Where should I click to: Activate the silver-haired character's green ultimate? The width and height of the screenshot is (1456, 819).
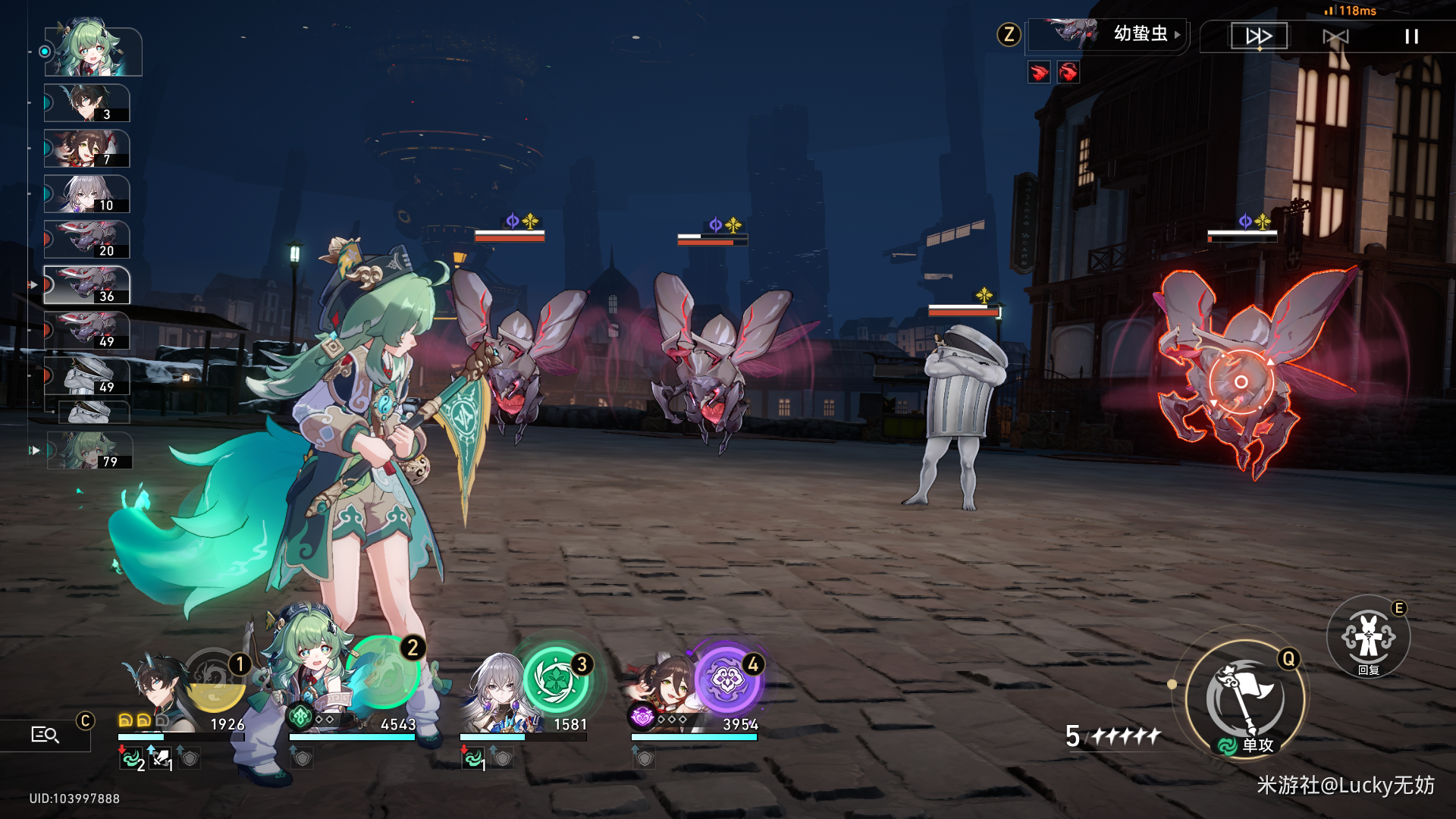[557, 679]
